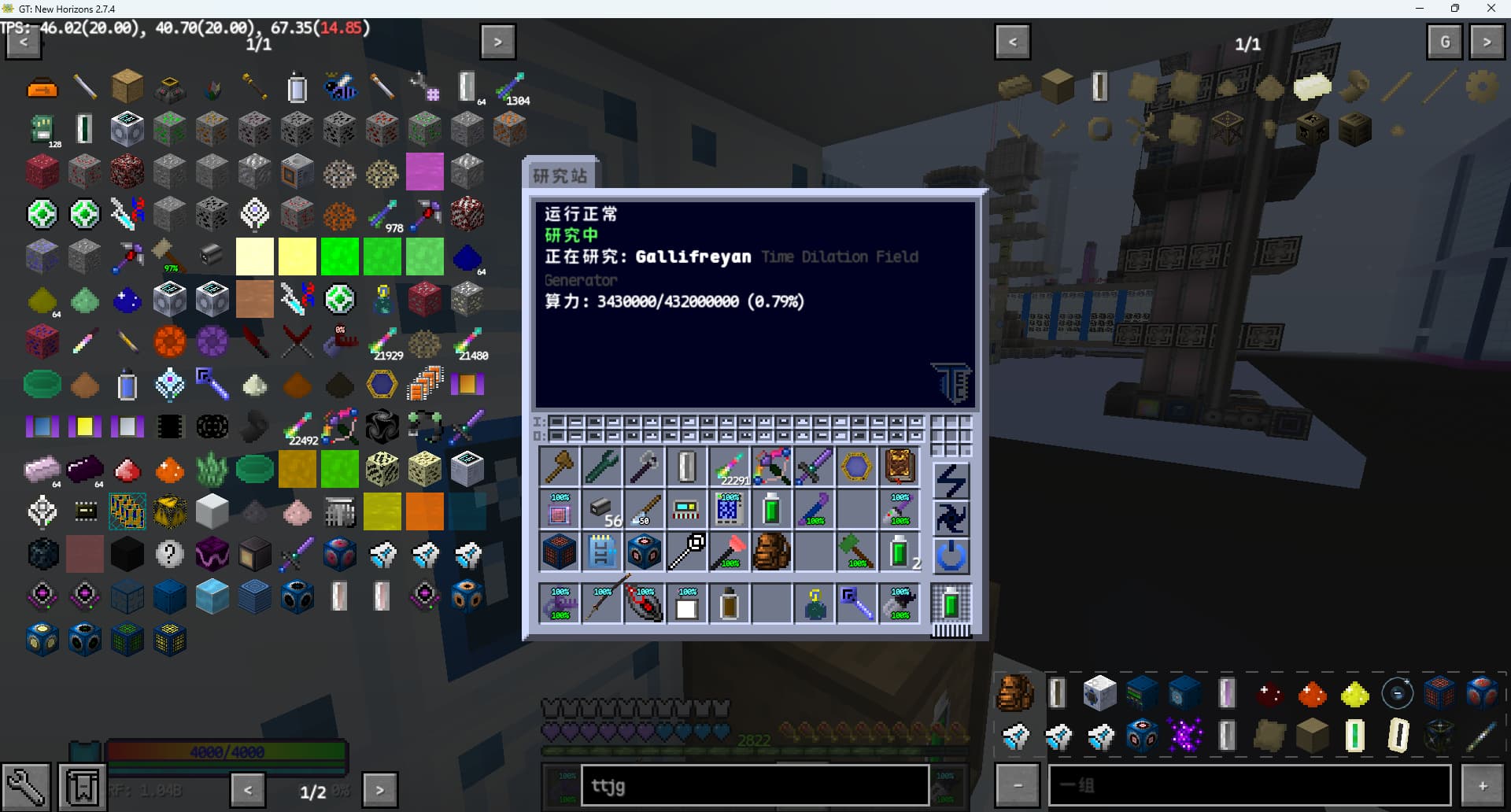Viewport: 1511px width, 812px height.
Task: Select the backpack icon in the item panel
Action: tap(1015, 693)
